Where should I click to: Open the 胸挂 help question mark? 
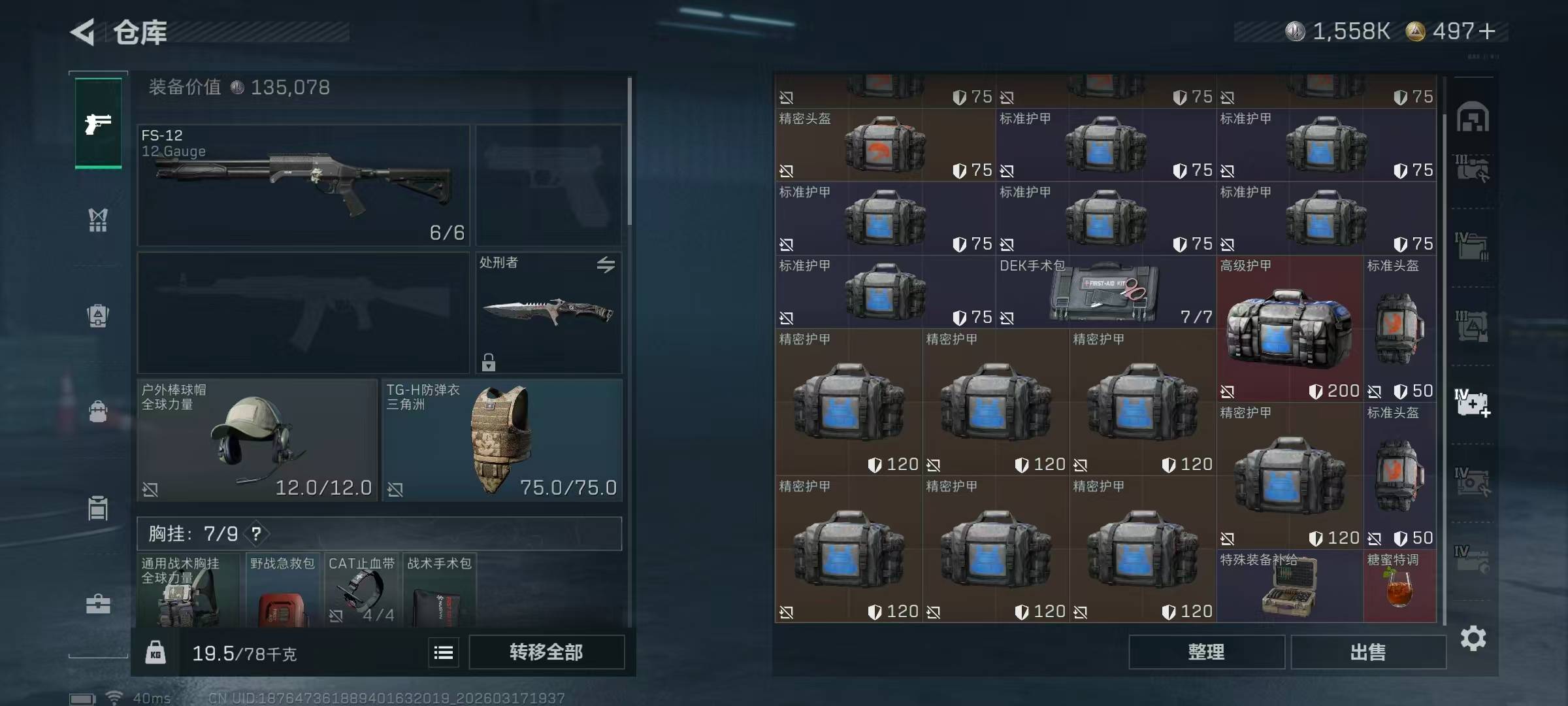(256, 534)
